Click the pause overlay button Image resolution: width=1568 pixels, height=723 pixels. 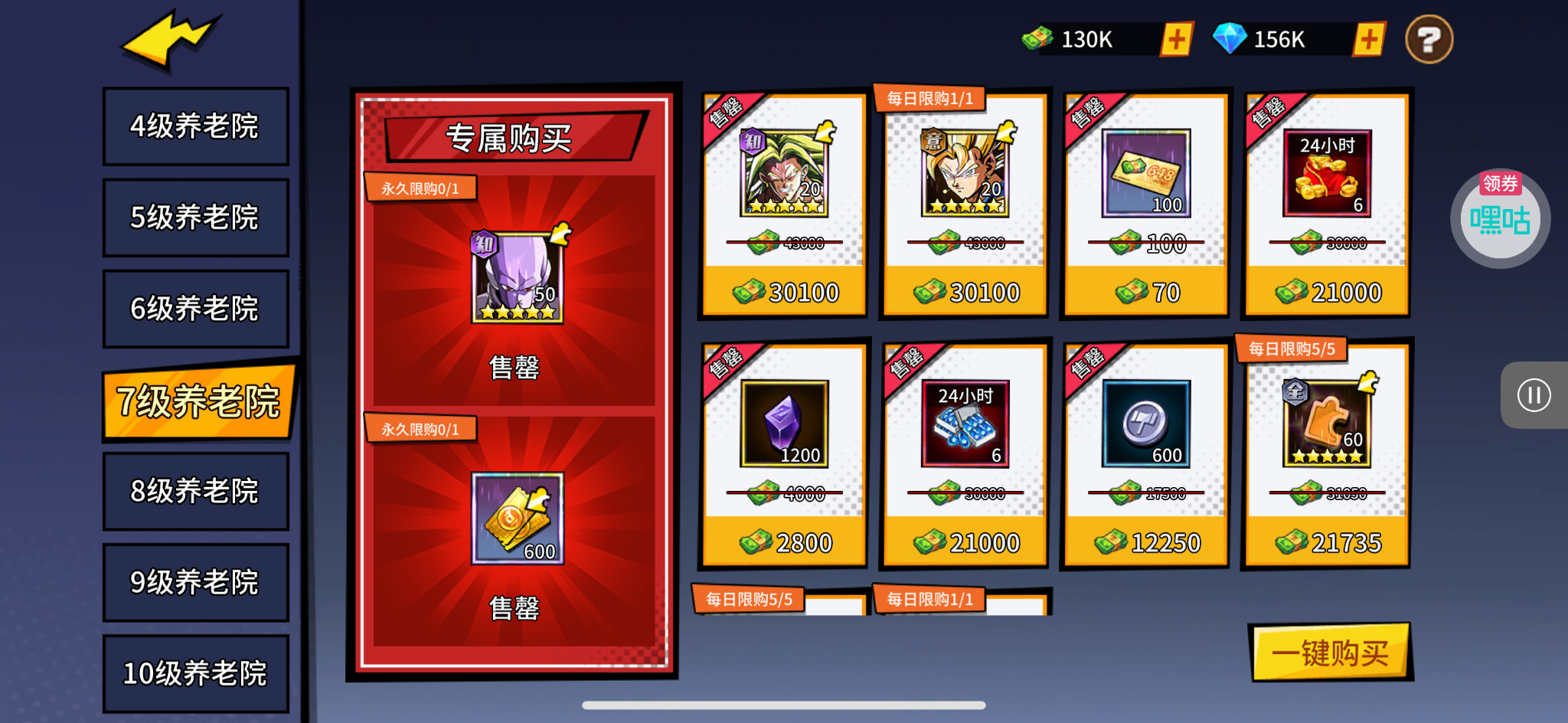(1534, 395)
